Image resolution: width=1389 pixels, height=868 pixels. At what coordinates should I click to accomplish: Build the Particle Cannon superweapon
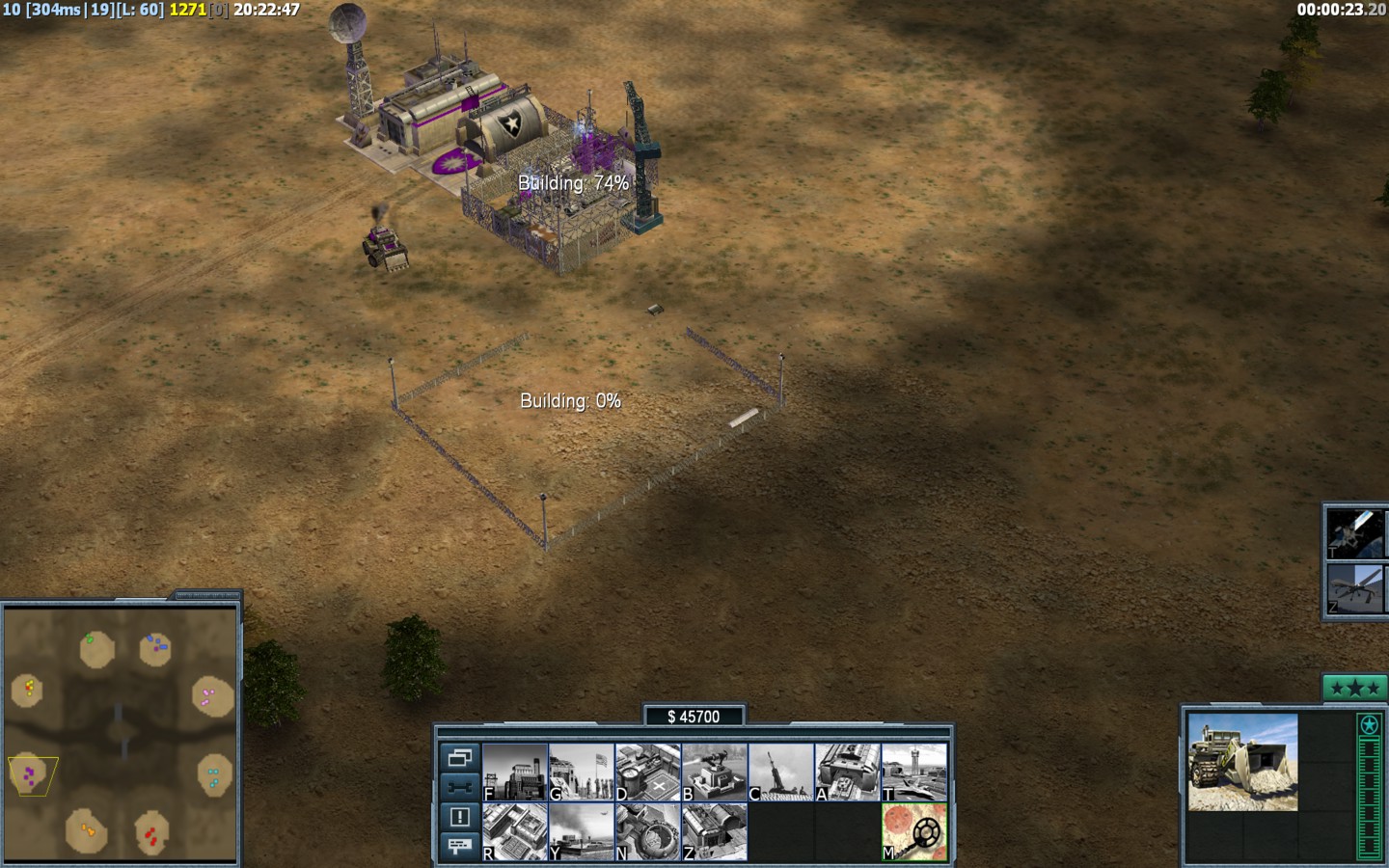[648, 831]
